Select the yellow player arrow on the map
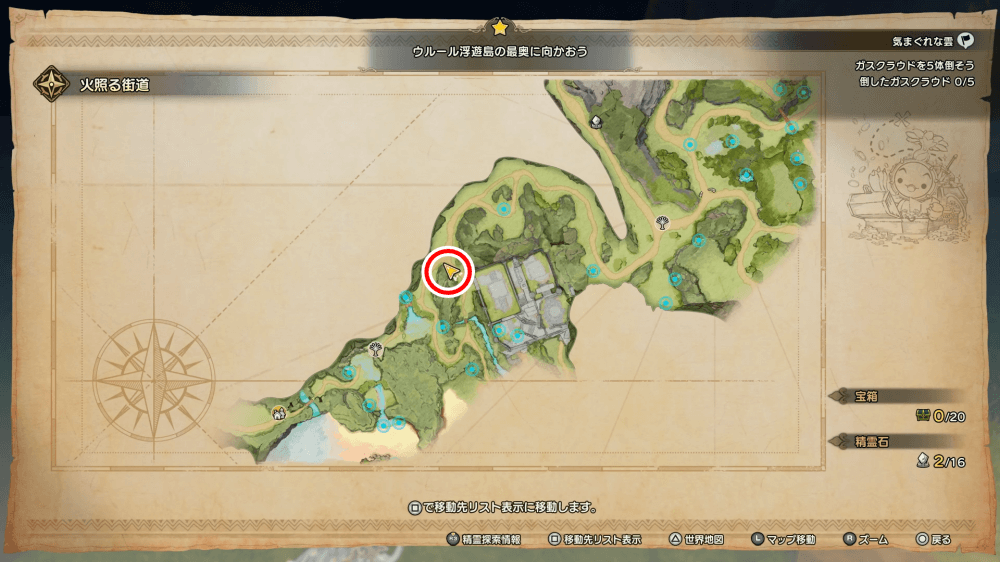The width and height of the screenshot is (1000, 562). coord(450,272)
